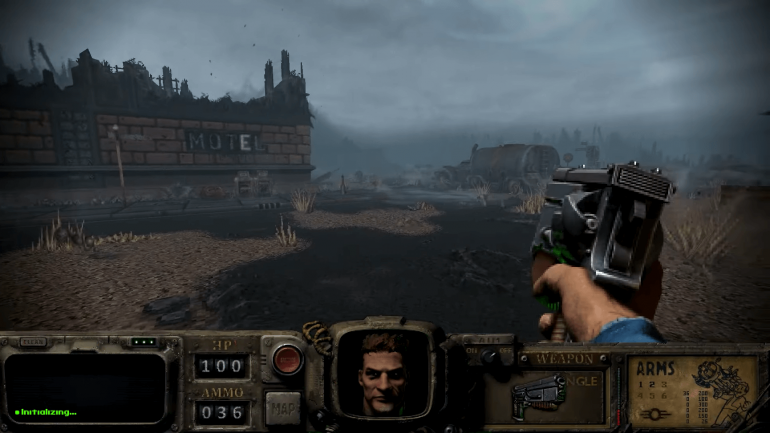Viewport: 770px width, 433px height.
Task: Select the pistol in the WEAPON panel
Action: 539,396
